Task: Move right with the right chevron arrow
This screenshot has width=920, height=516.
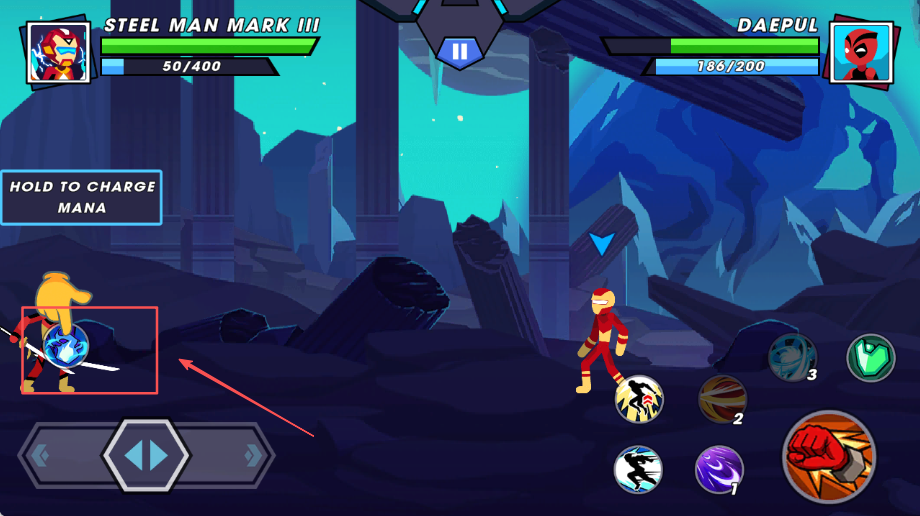Action: point(253,456)
